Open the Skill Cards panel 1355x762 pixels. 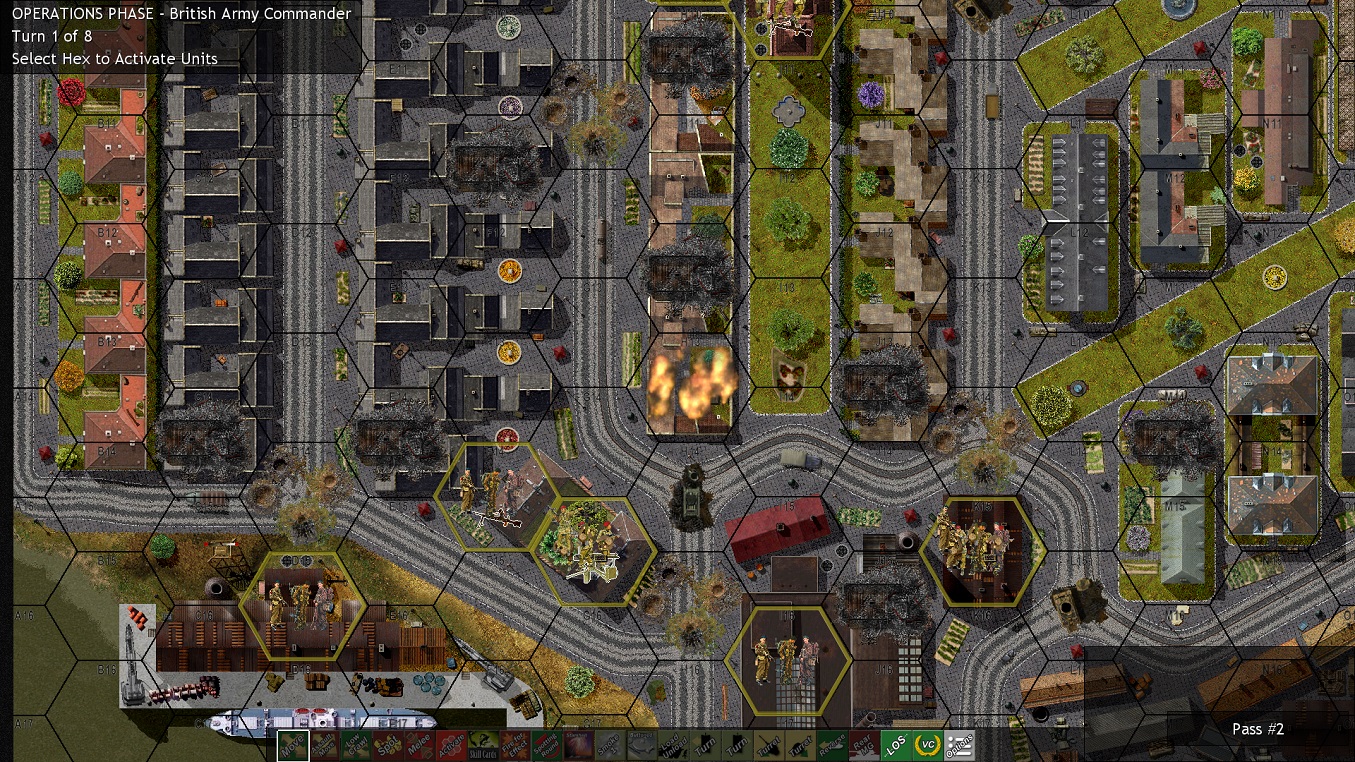click(x=481, y=744)
